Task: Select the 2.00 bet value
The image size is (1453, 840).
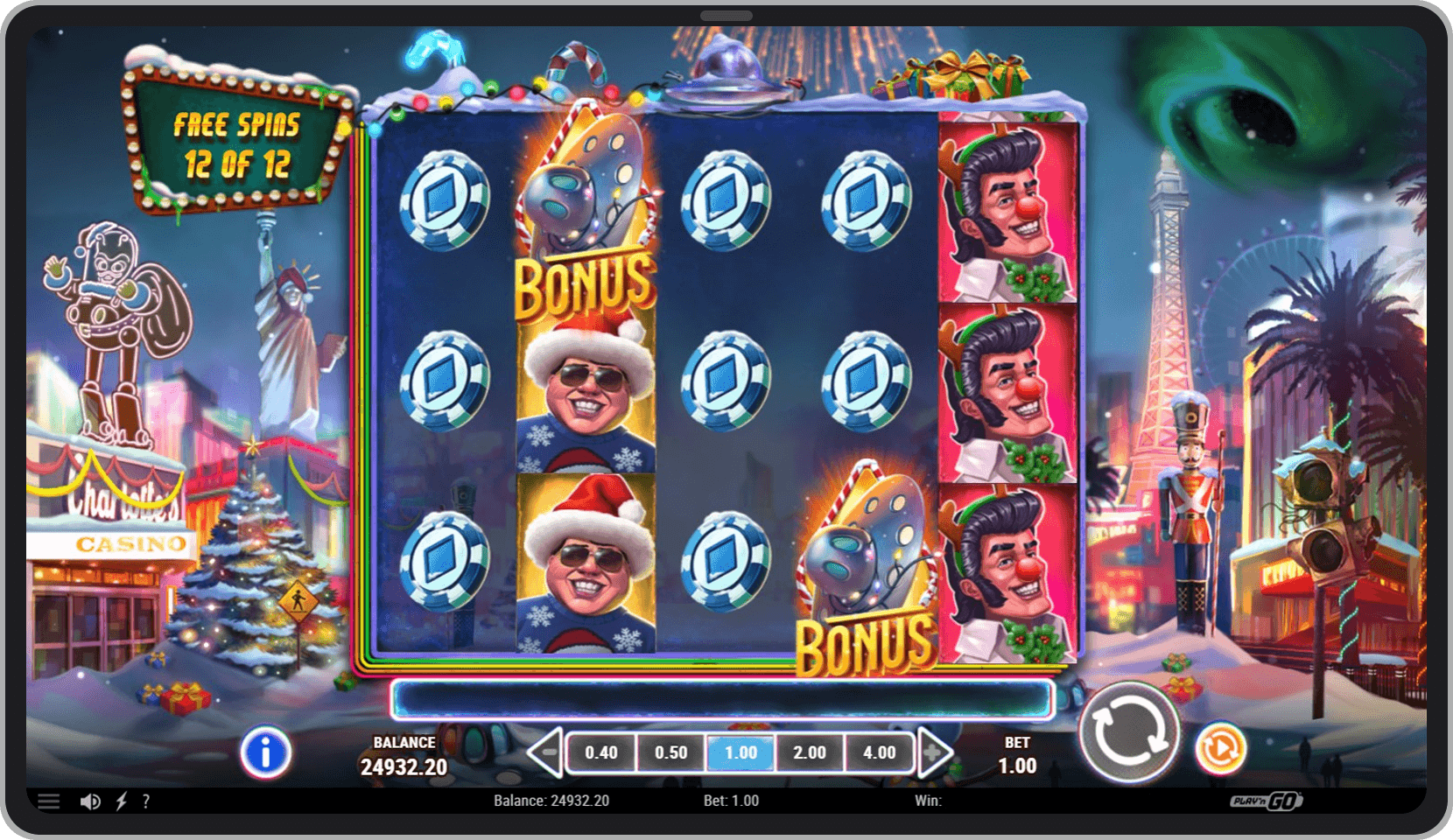Action: pos(810,752)
